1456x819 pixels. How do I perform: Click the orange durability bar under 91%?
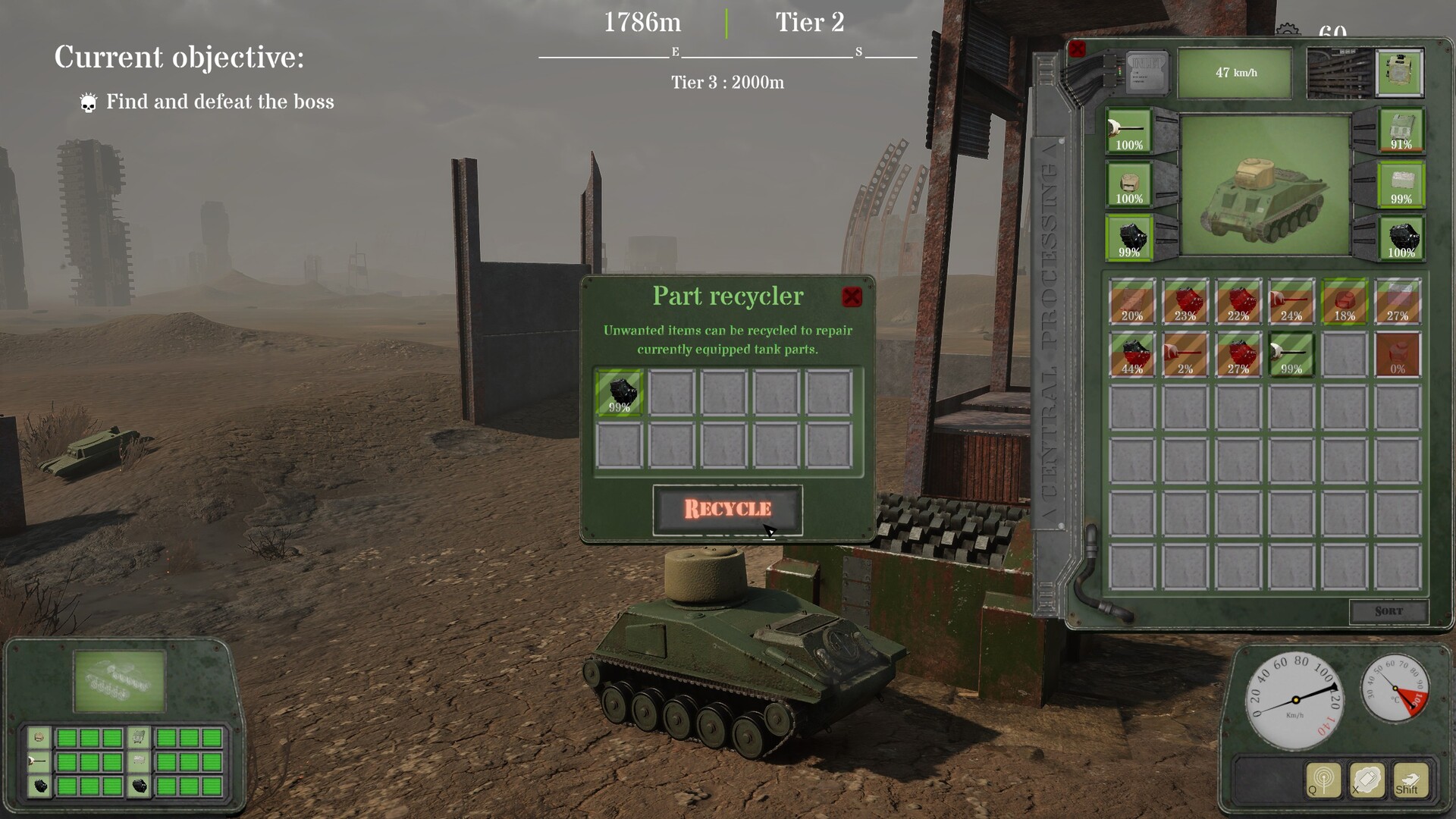pos(1401,149)
